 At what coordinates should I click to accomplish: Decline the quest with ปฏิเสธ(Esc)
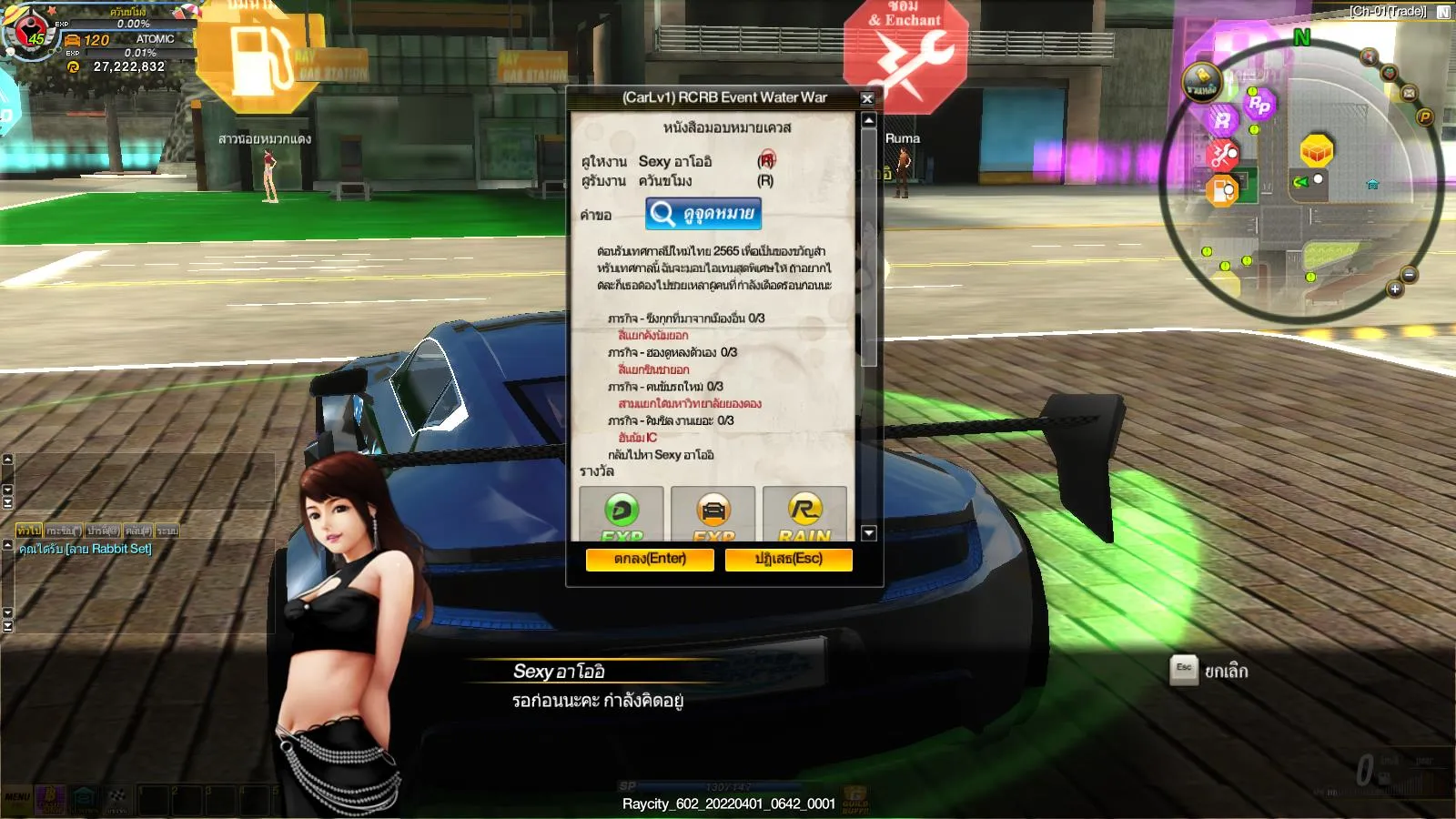(x=788, y=559)
